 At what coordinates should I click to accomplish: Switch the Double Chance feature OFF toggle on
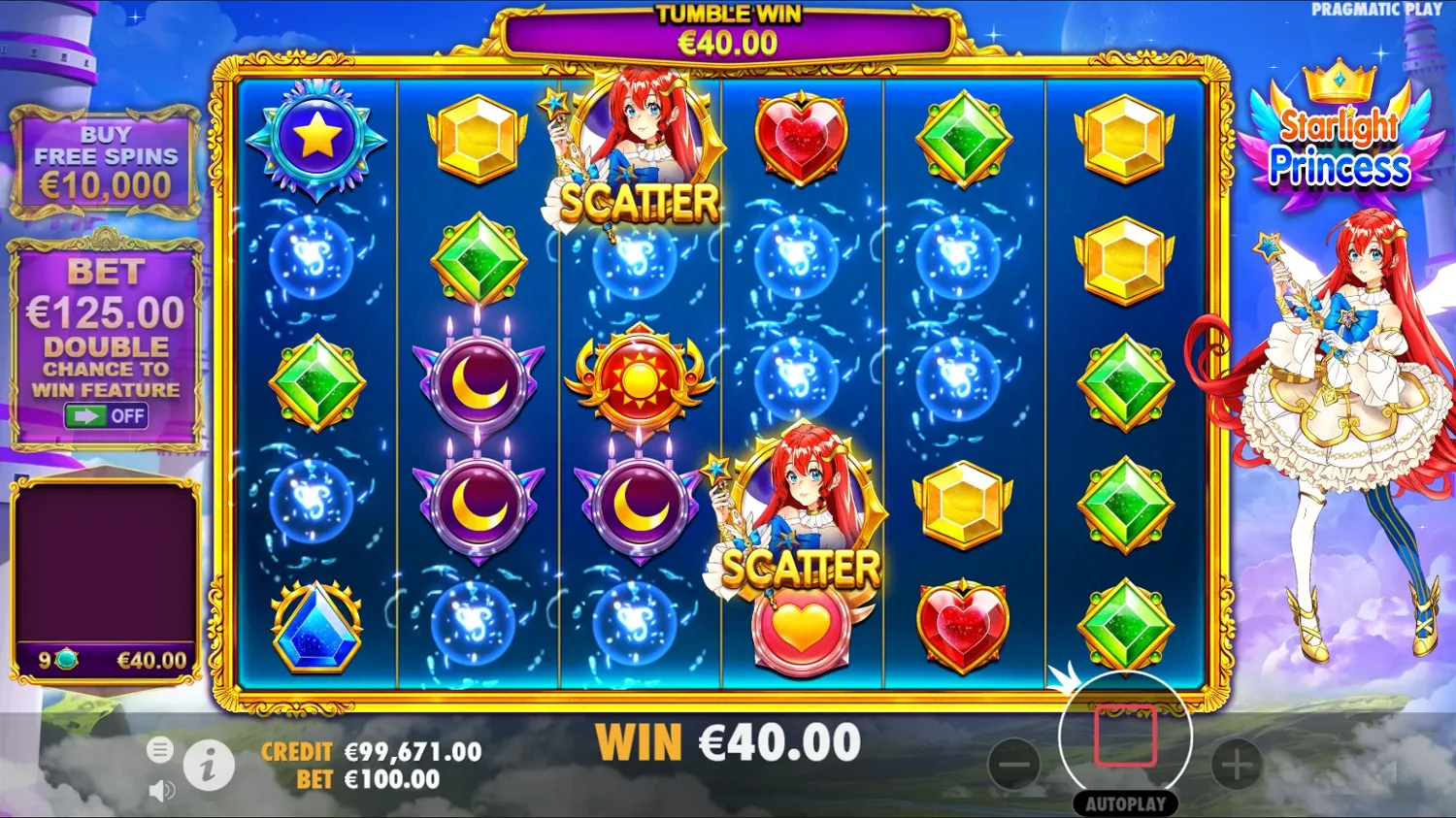coord(105,415)
